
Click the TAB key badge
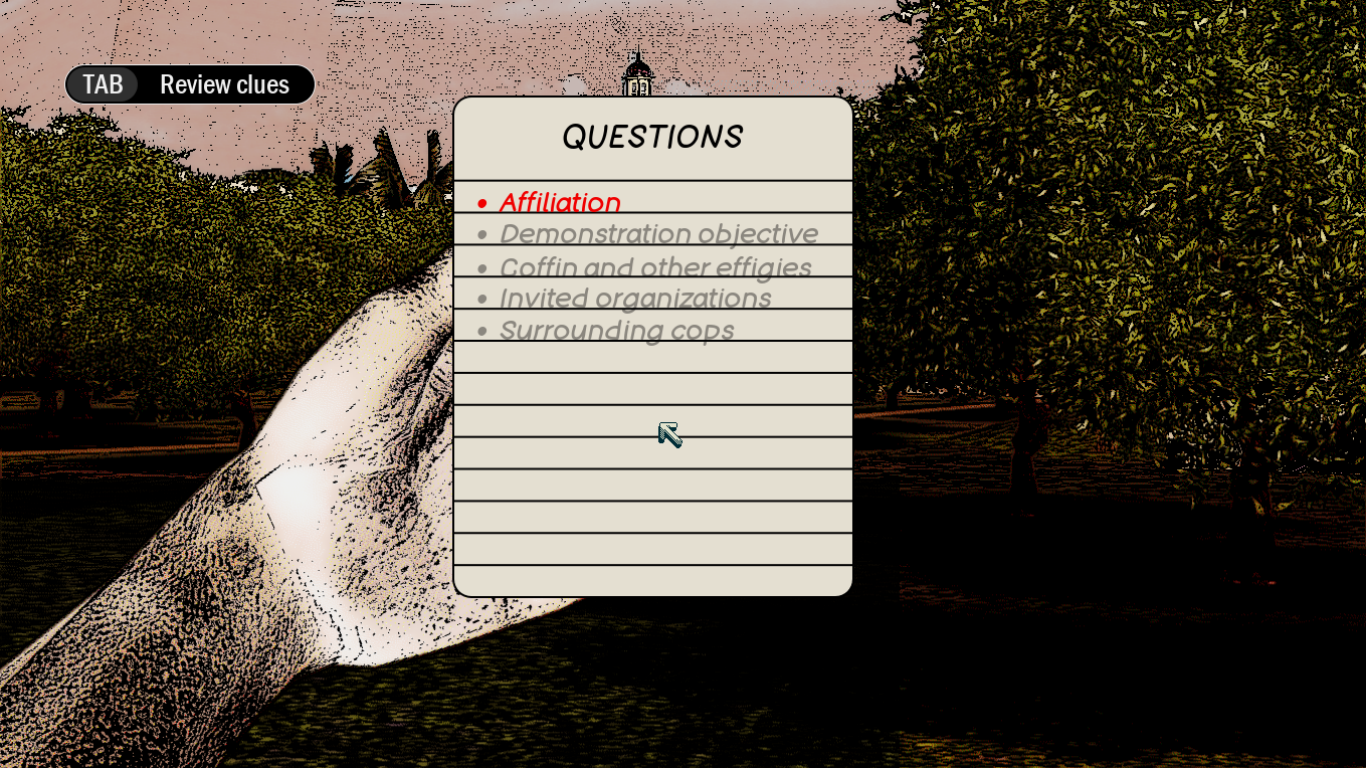coord(102,84)
